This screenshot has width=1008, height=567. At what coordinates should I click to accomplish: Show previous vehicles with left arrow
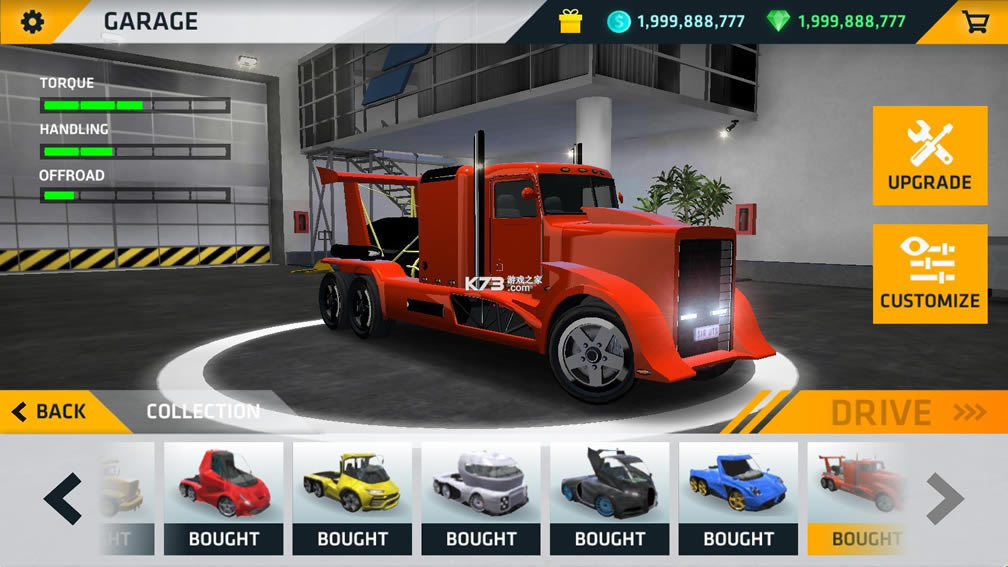pyautogui.click(x=63, y=498)
